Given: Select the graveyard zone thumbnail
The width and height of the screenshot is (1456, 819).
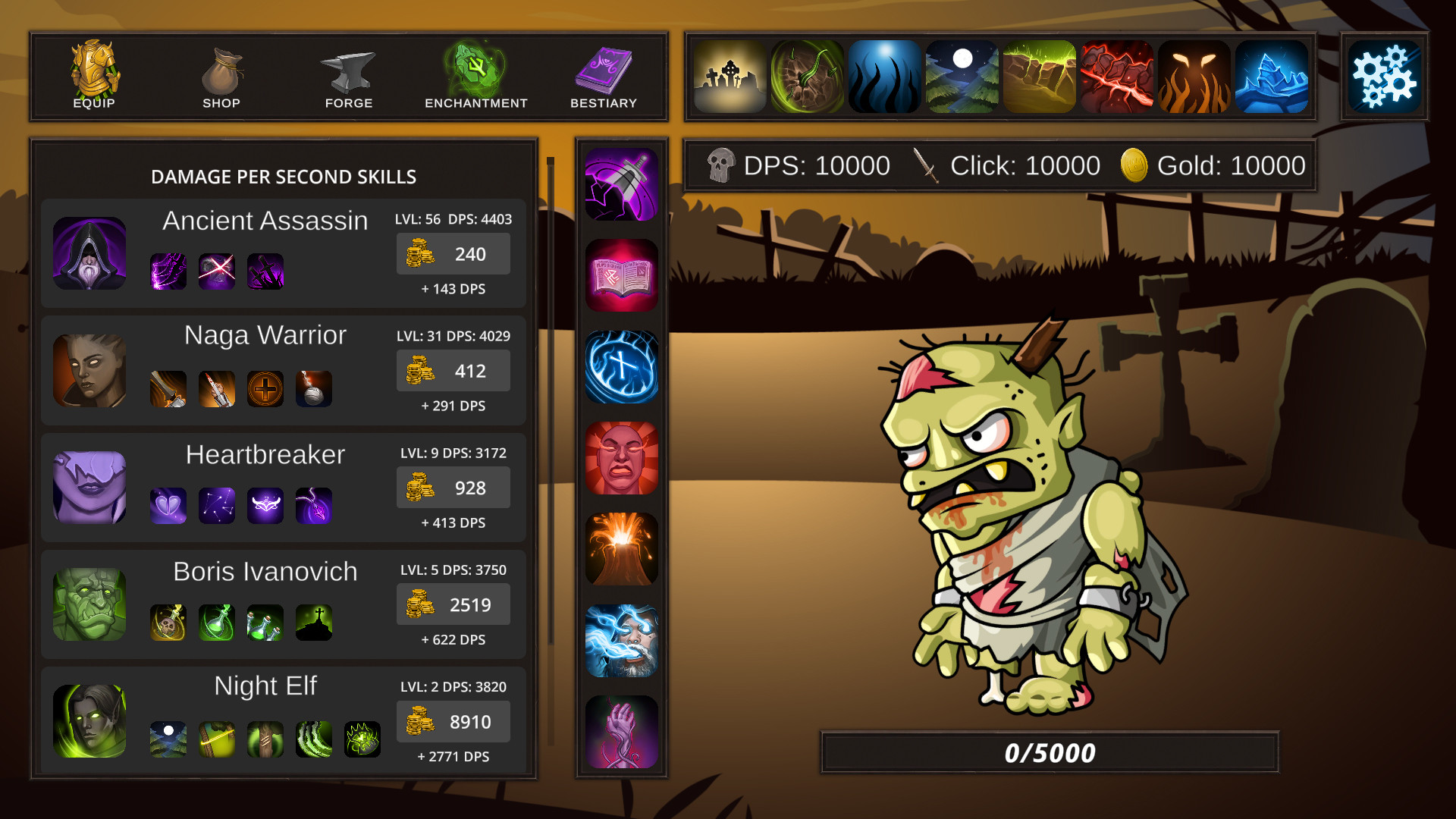Looking at the screenshot, I should pyautogui.click(x=729, y=76).
